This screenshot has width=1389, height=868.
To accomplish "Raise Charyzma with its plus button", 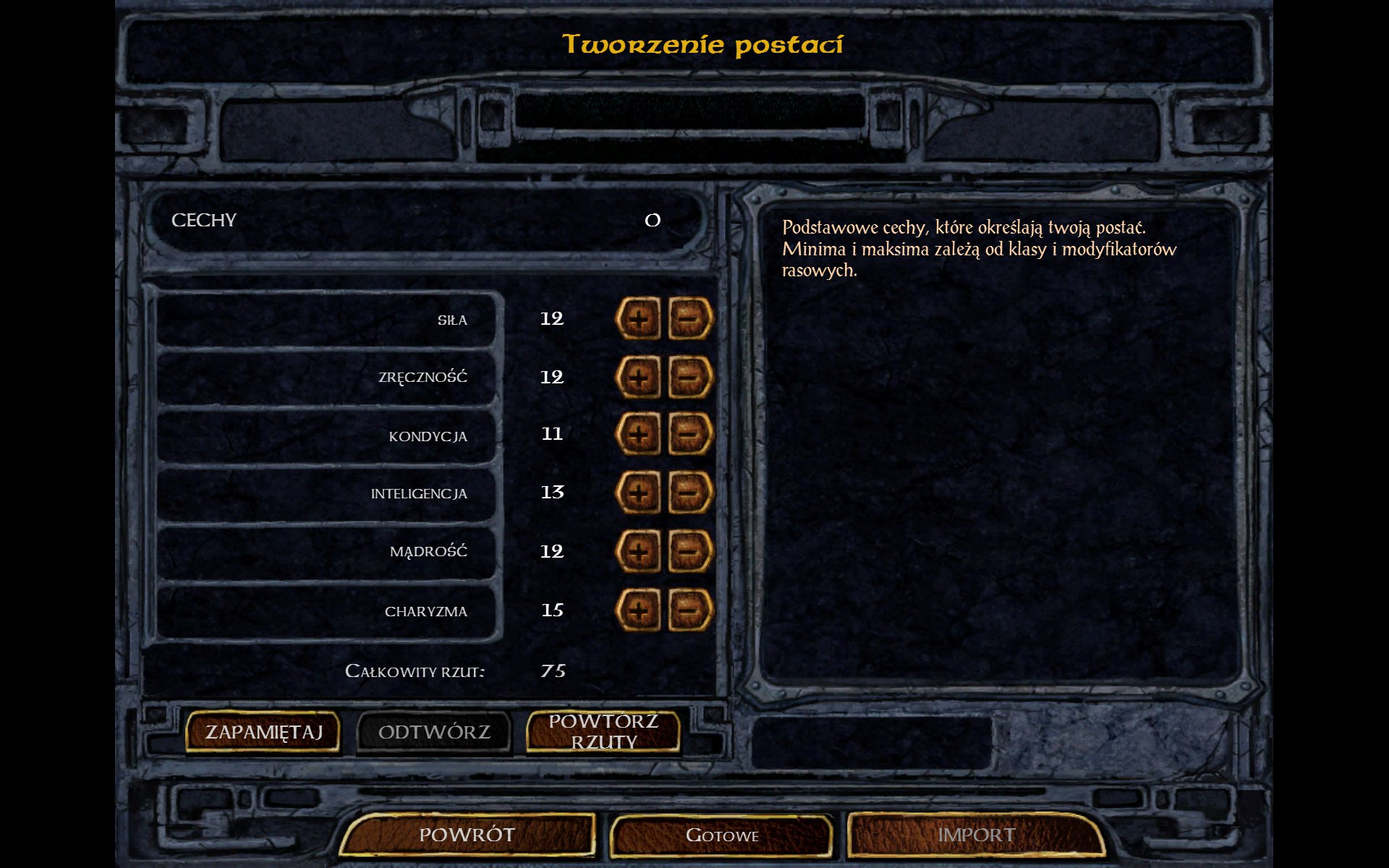I will point(638,610).
